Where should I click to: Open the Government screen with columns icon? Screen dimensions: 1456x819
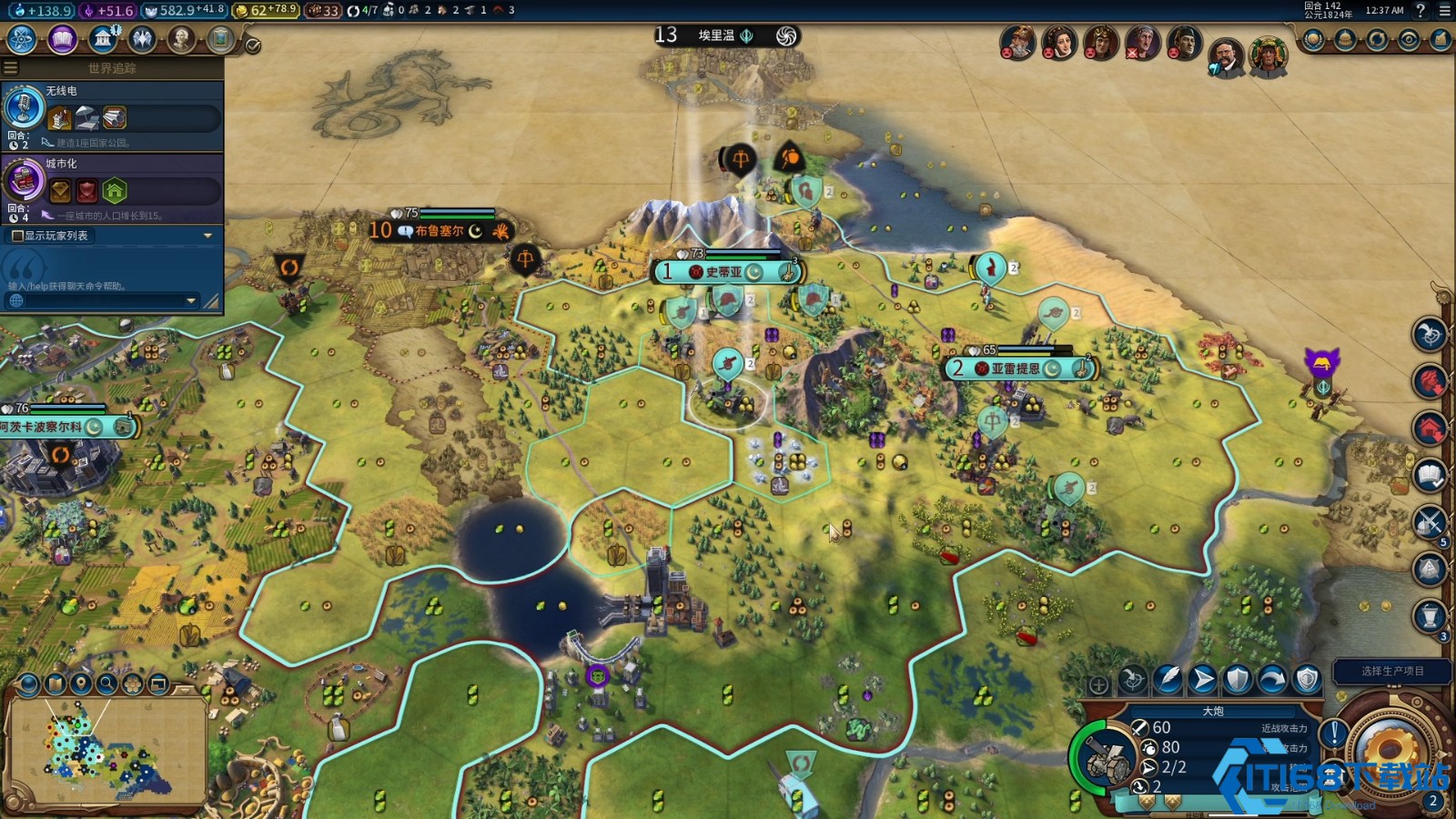[103, 40]
